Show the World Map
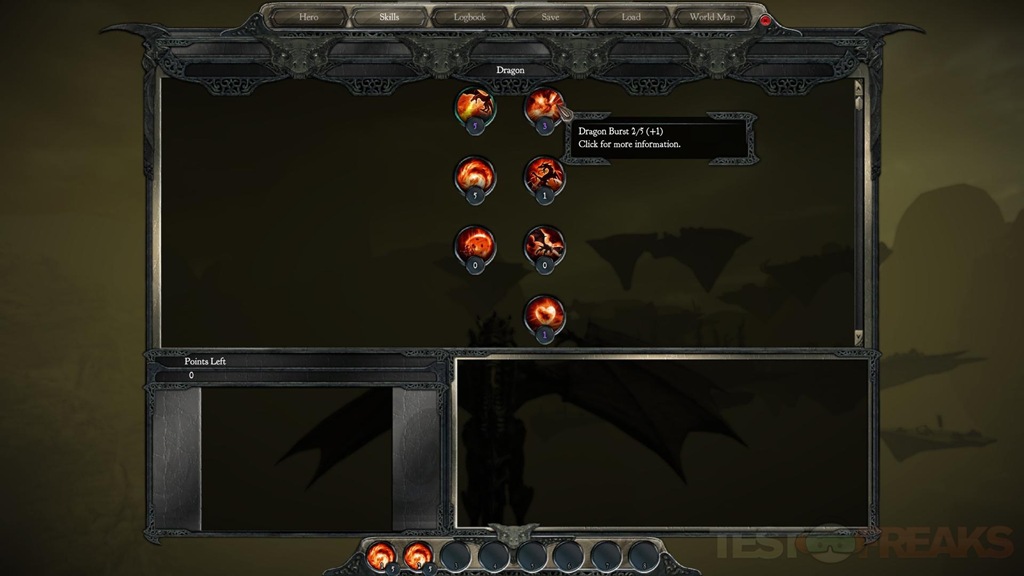This screenshot has height=576, width=1024. pos(712,17)
